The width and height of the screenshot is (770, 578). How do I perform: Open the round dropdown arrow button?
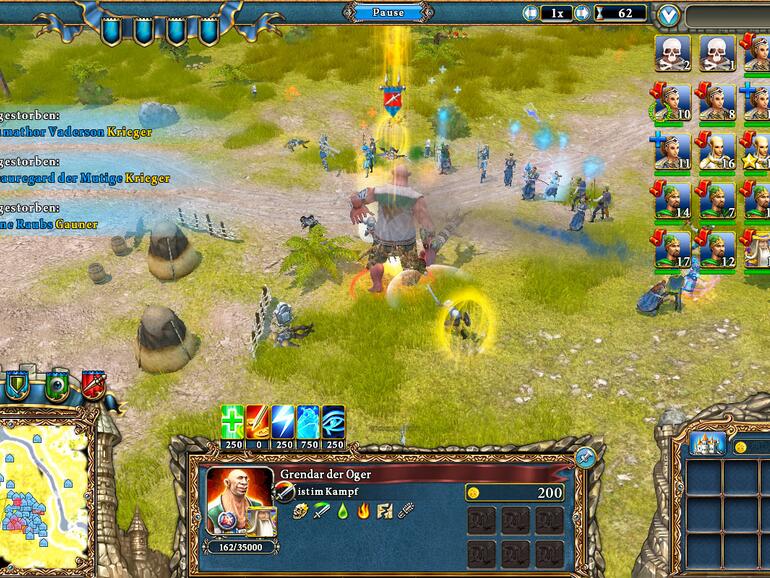(x=669, y=15)
